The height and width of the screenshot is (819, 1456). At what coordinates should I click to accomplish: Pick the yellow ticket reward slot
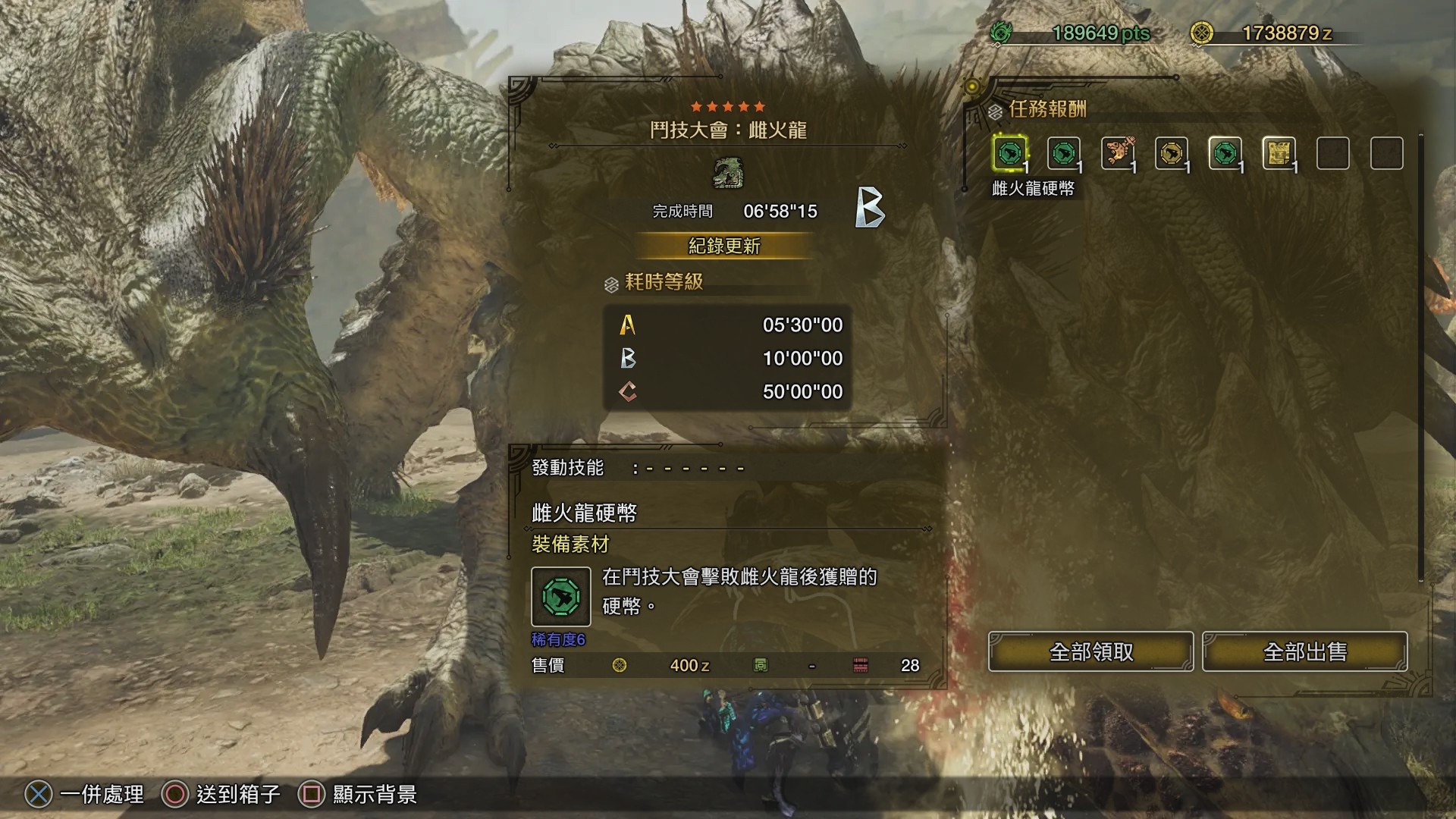pyautogui.click(x=1279, y=153)
